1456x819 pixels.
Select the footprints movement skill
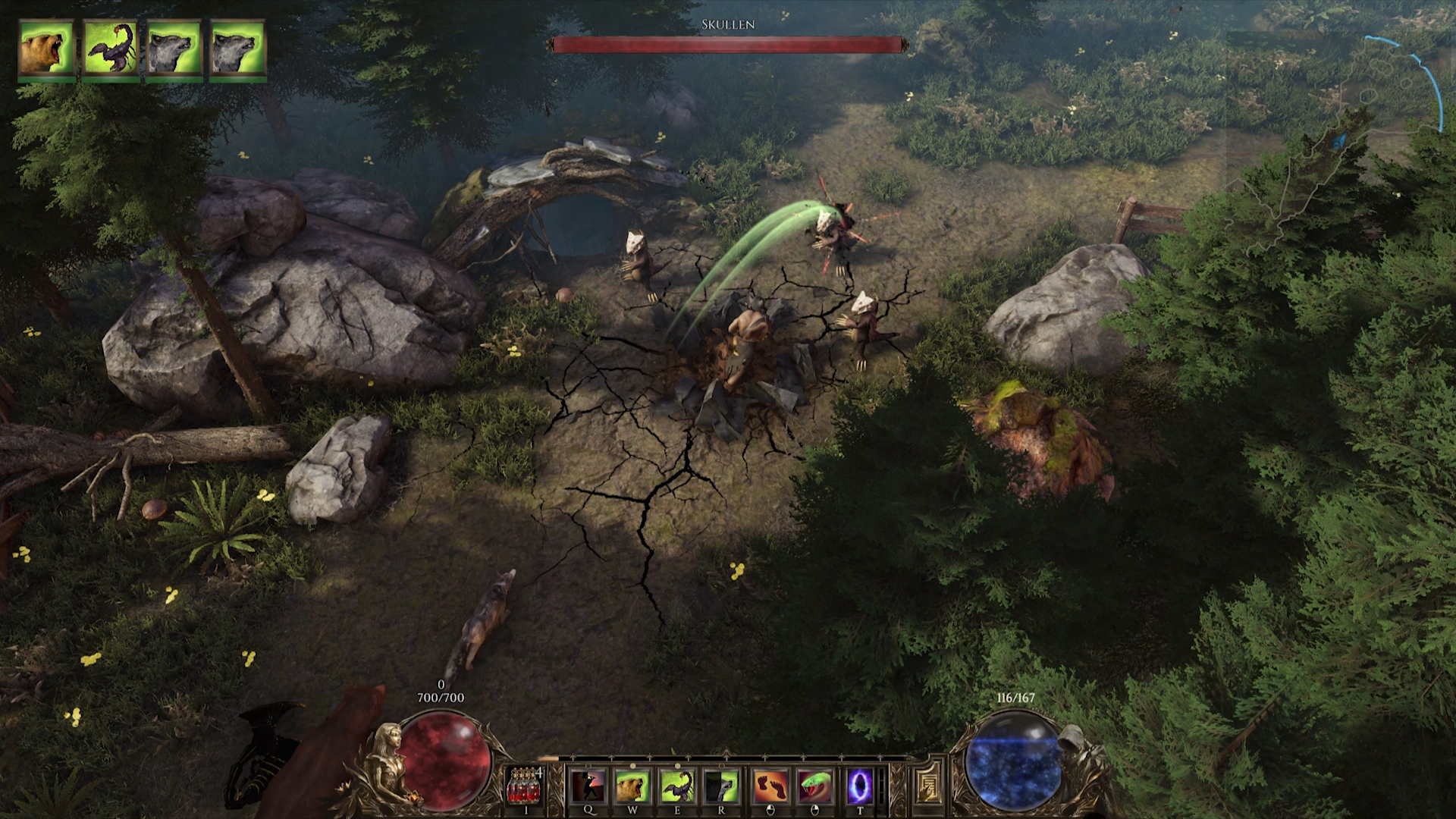pos(769,786)
